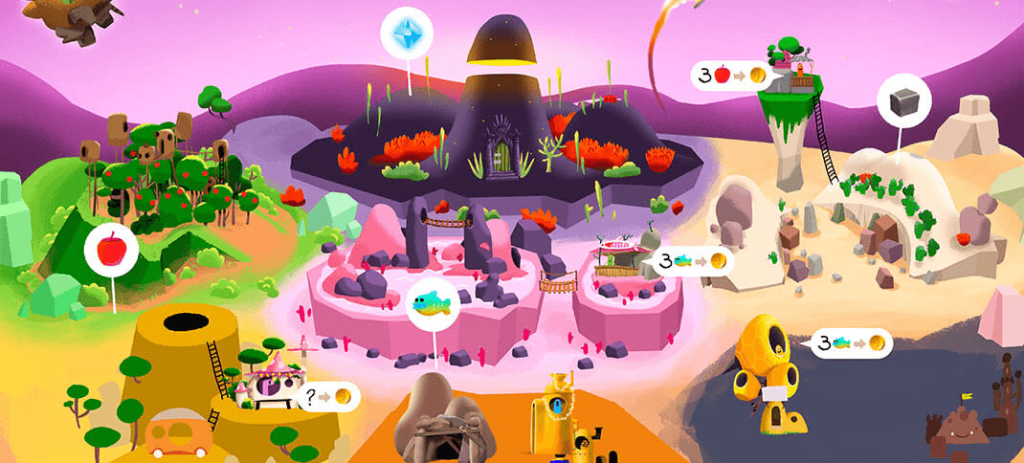This screenshot has height=463, width=1024.
Task: Choose the fish marker on the pink island
Action: tap(433, 304)
